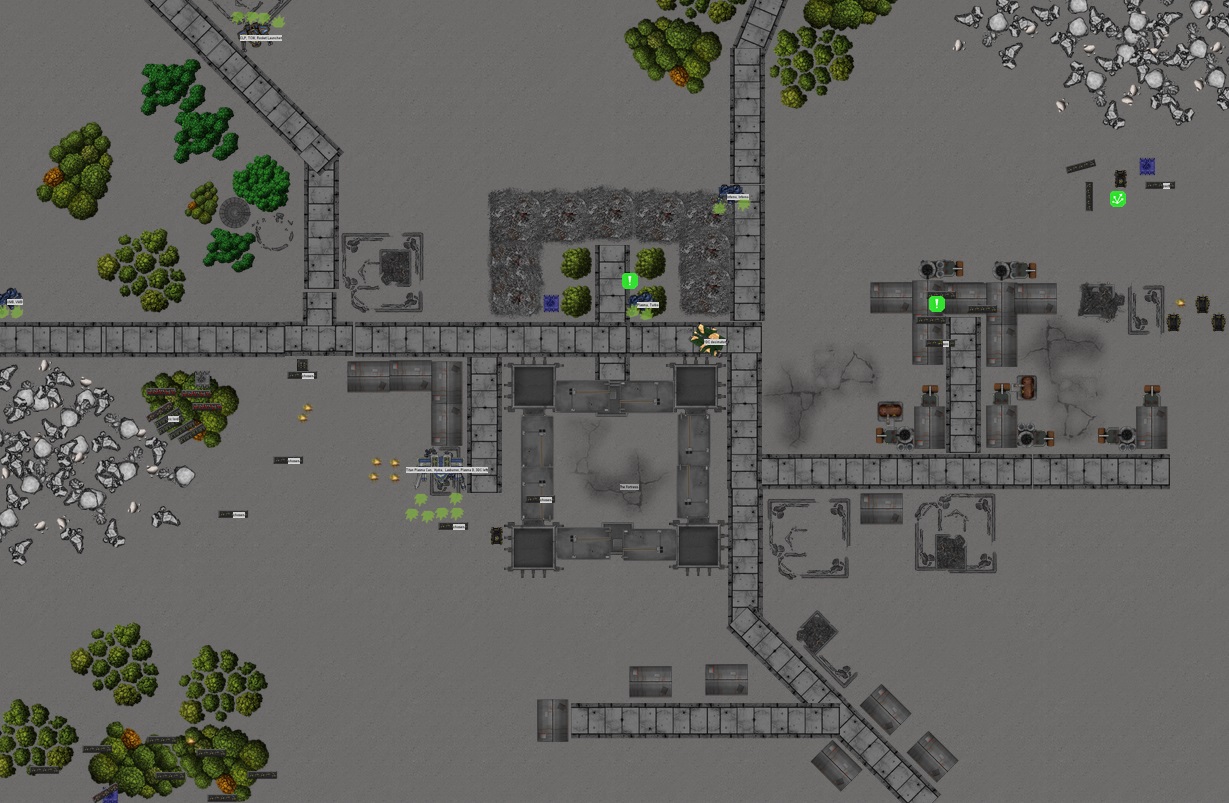This screenshot has width=1229, height=803.
Task: Select the Plasma_Turbo labeled unit token
Action: (640, 300)
